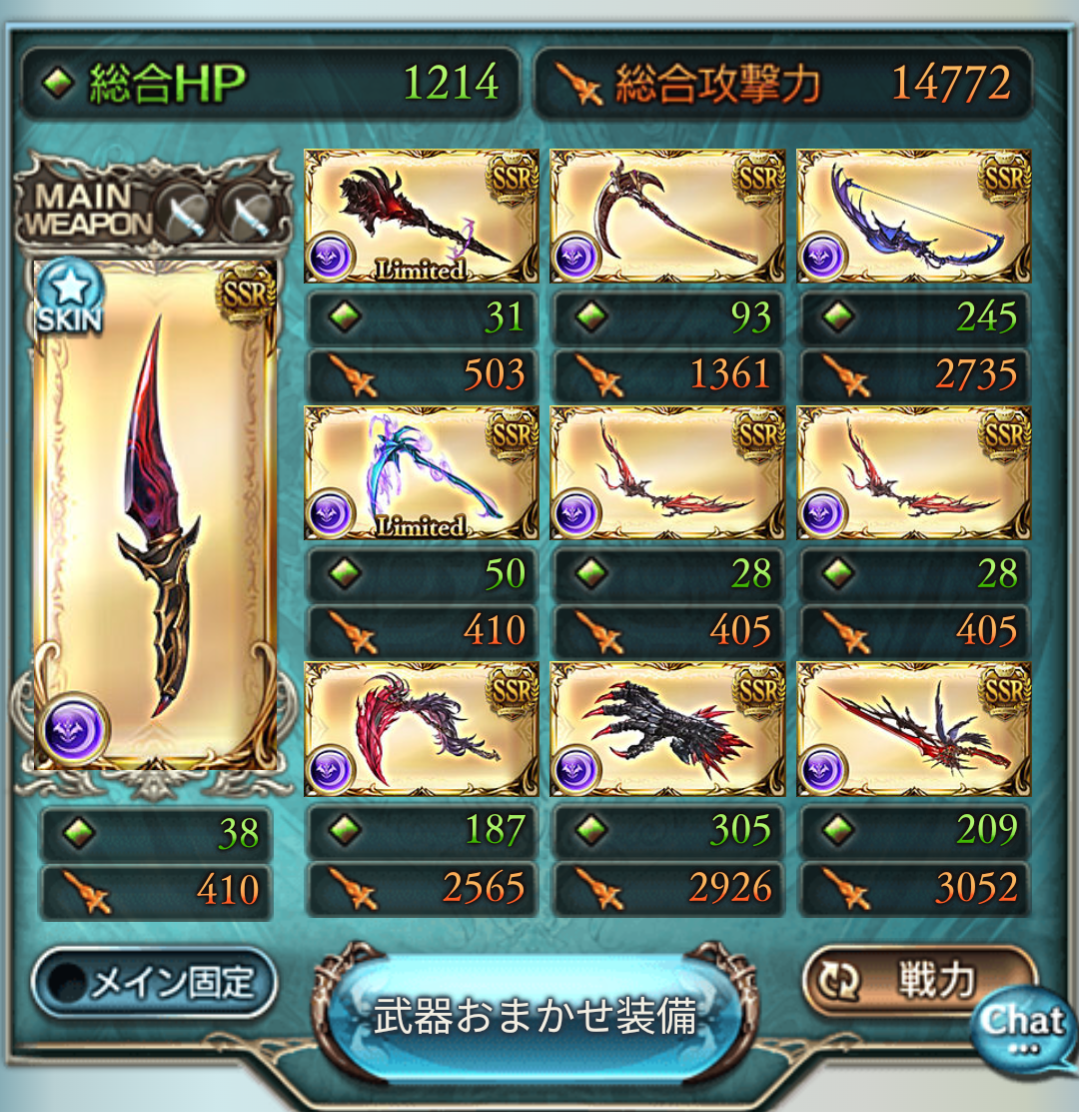Choose the dark spiked staff weapon

point(421,216)
